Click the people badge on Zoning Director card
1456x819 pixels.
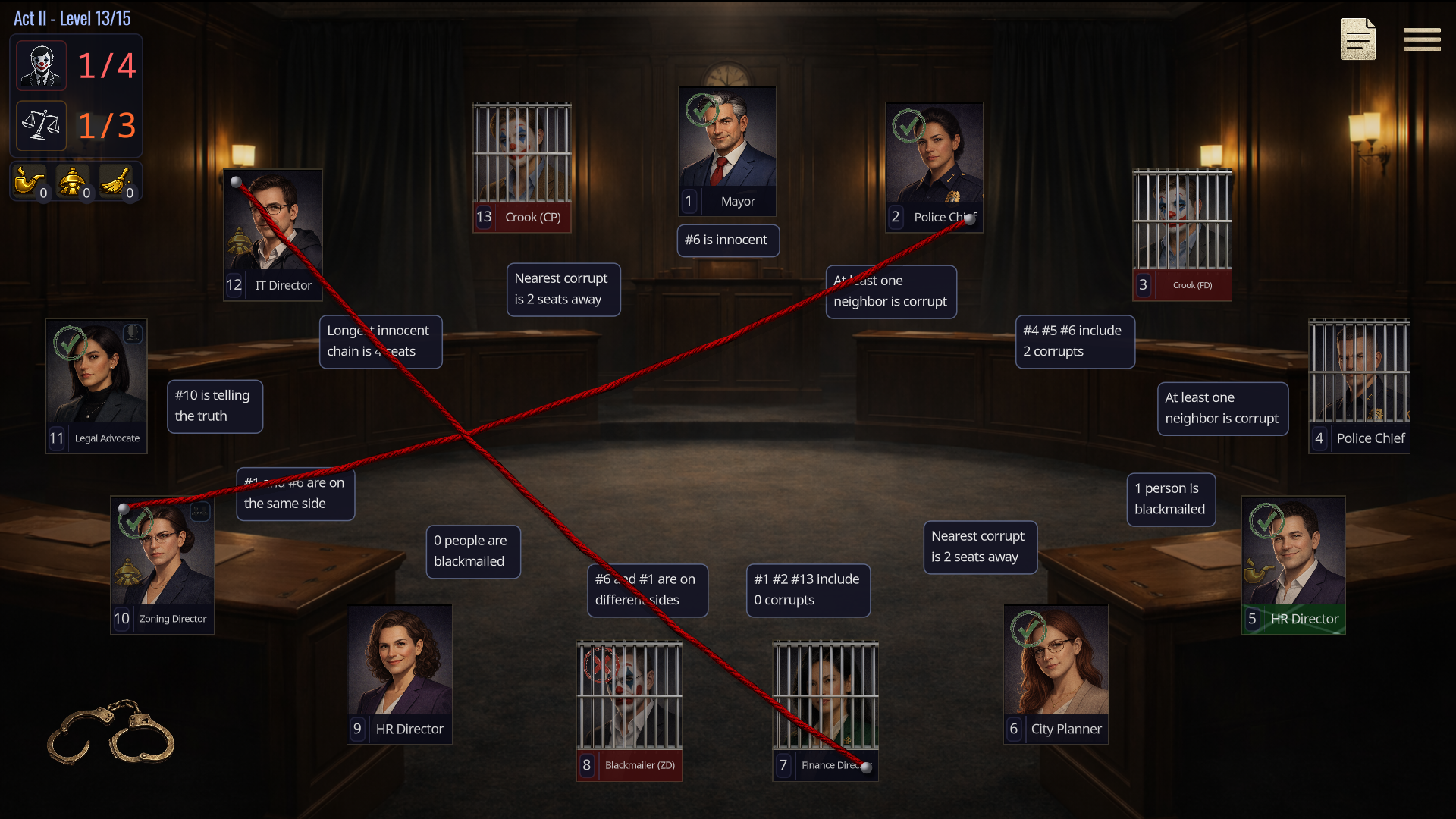199,513
